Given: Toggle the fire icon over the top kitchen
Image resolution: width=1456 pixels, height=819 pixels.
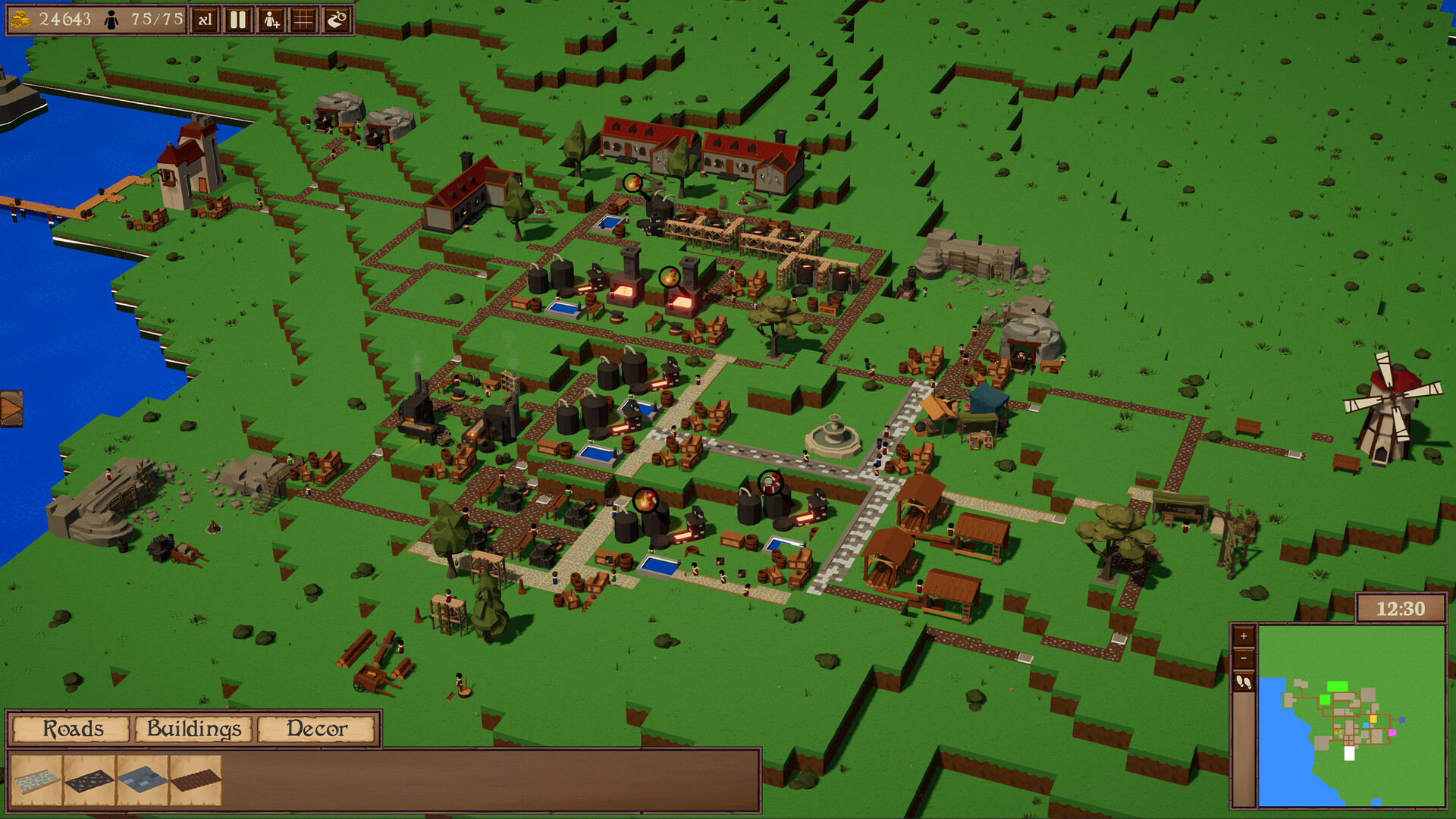Looking at the screenshot, I should 634,183.
